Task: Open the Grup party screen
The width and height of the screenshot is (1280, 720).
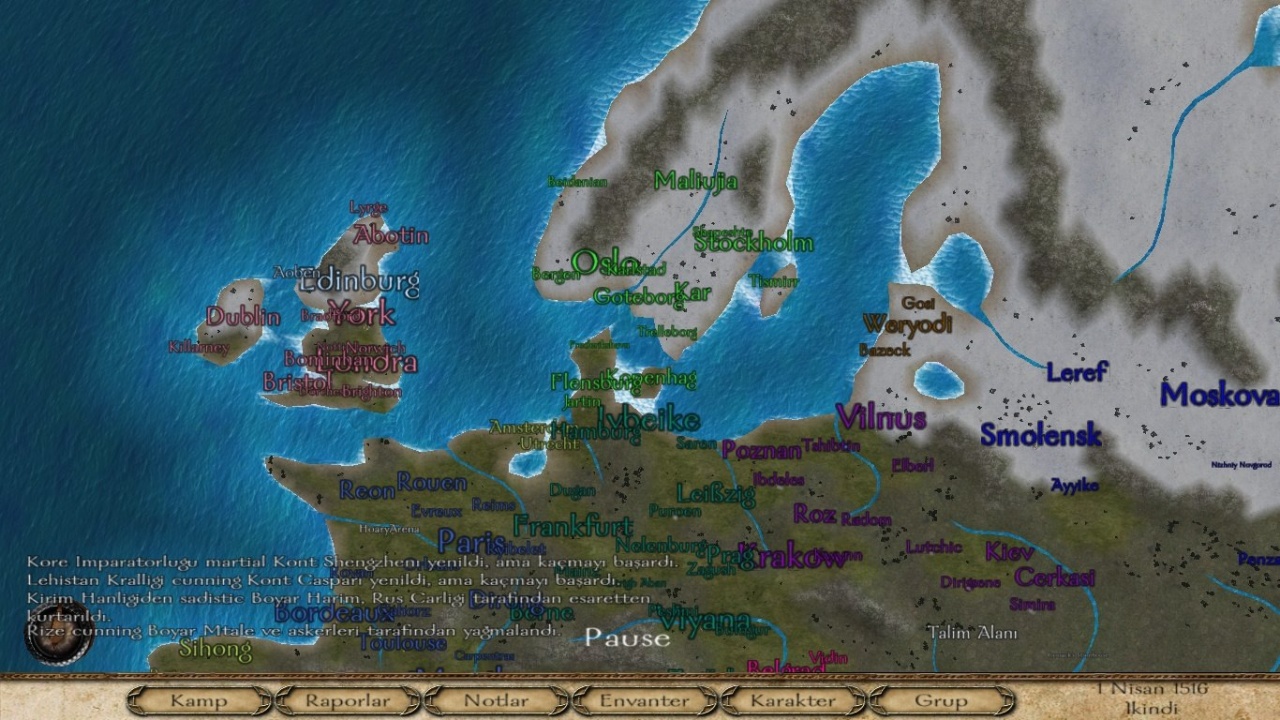Action: (941, 701)
